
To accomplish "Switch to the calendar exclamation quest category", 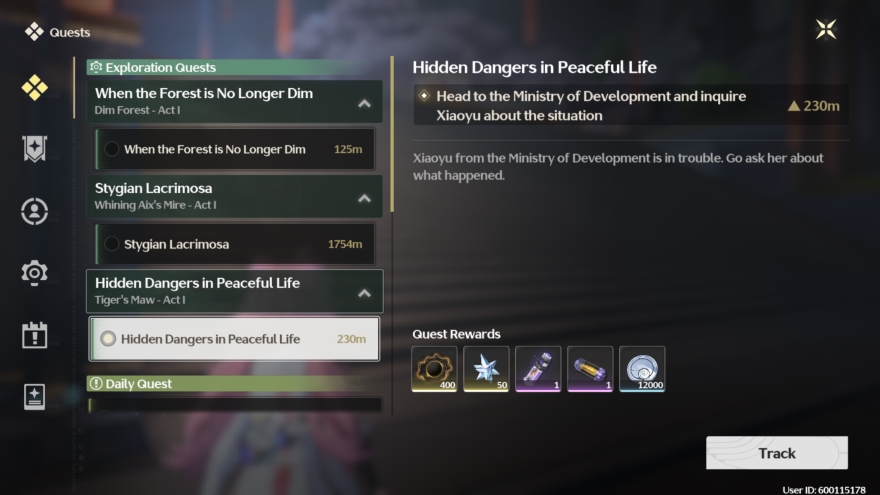I will 34,334.
